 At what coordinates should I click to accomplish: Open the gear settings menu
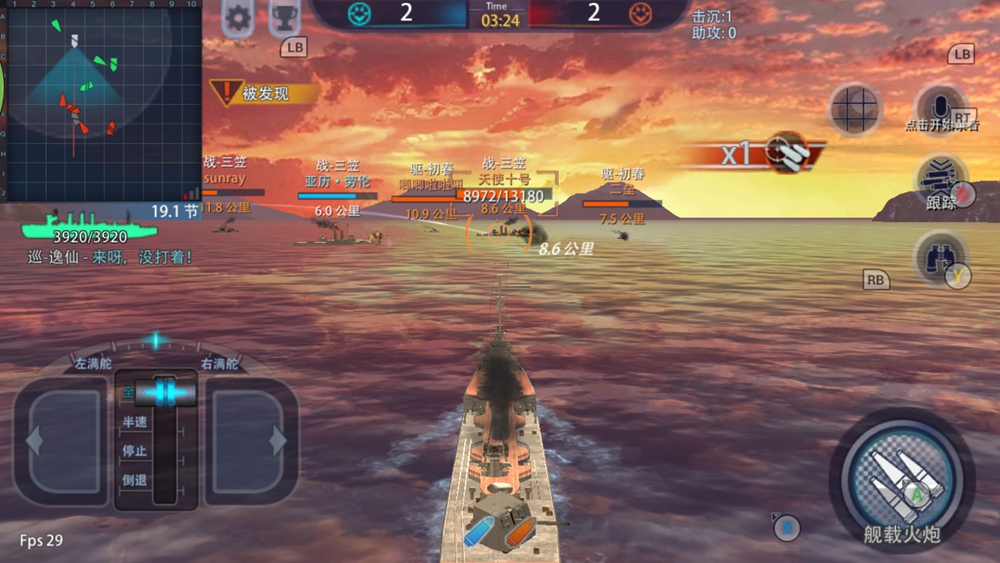[238, 17]
